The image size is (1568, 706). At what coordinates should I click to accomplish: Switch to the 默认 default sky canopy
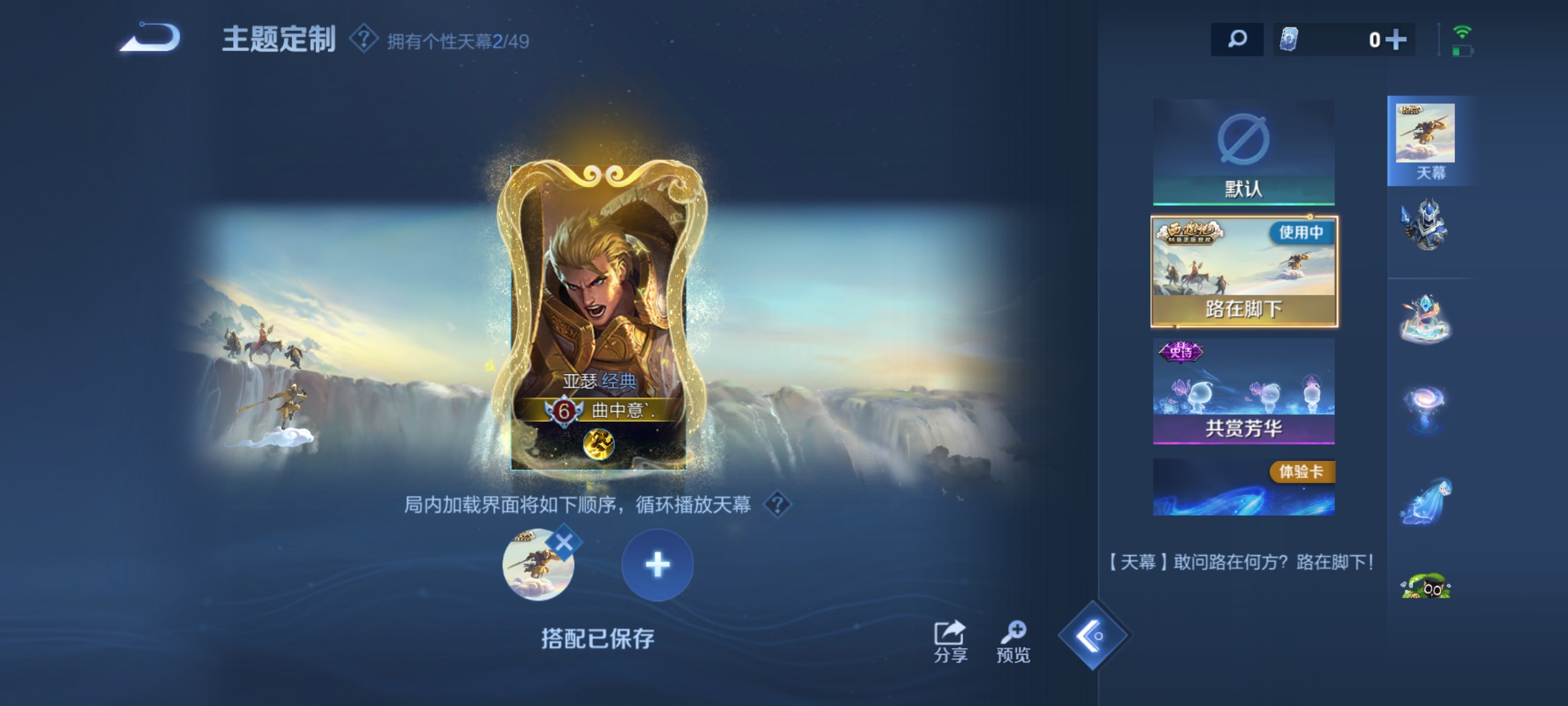click(x=1245, y=150)
